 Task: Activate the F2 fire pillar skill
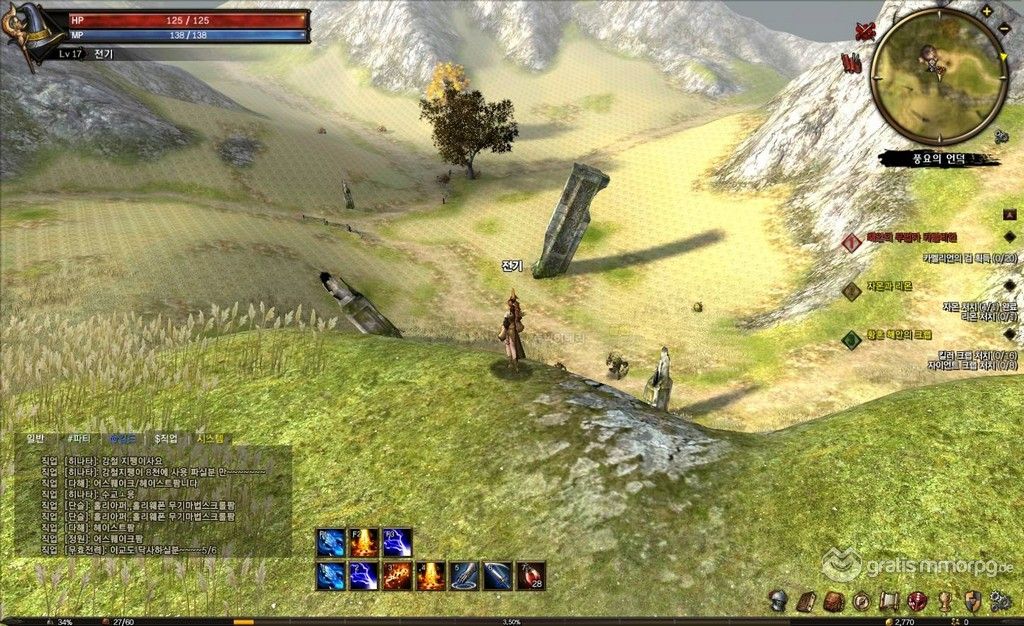click(364, 543)
